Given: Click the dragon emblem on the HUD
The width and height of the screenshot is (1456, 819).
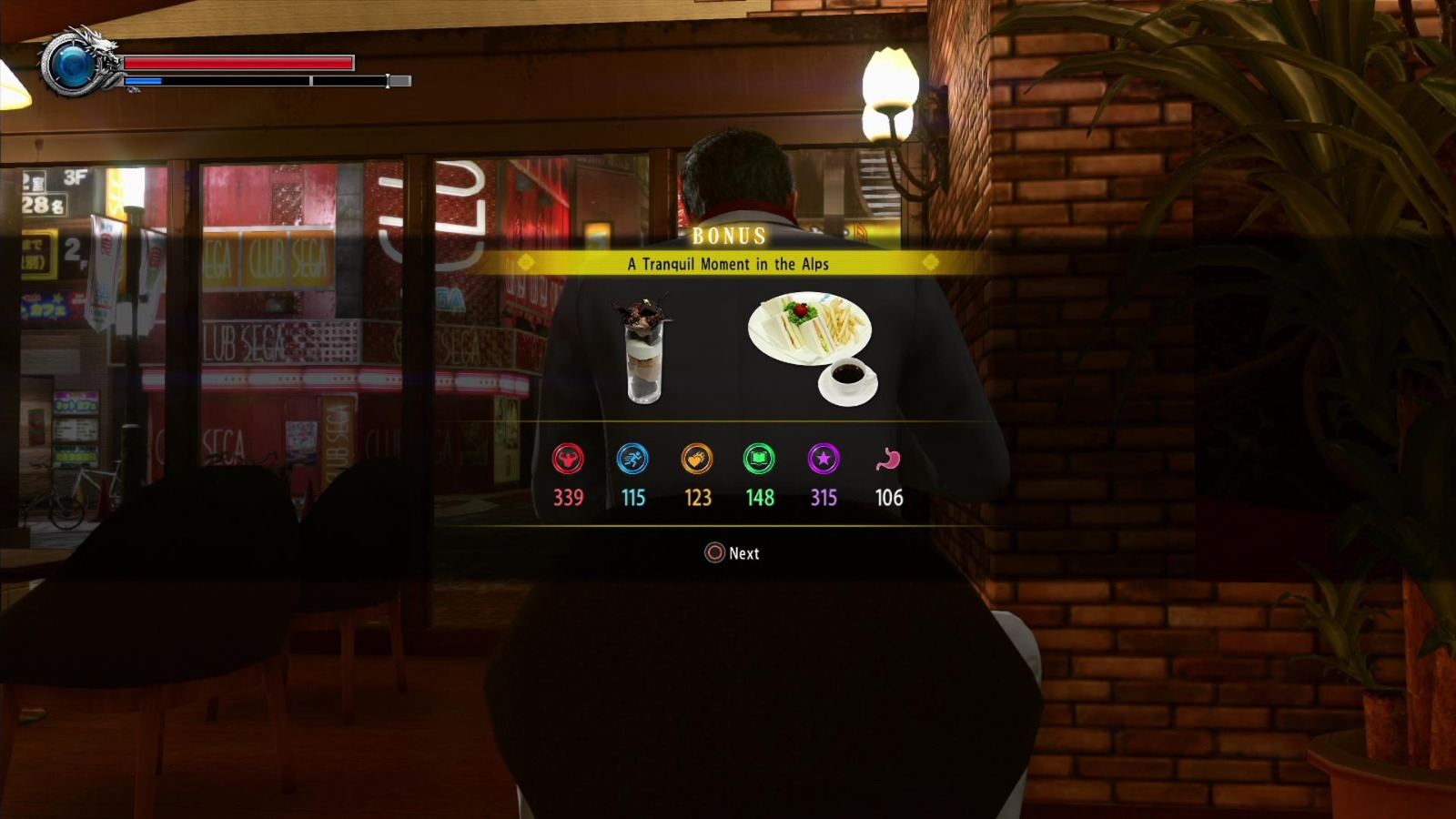Looking at the screenshot, I should click(73, 64).
